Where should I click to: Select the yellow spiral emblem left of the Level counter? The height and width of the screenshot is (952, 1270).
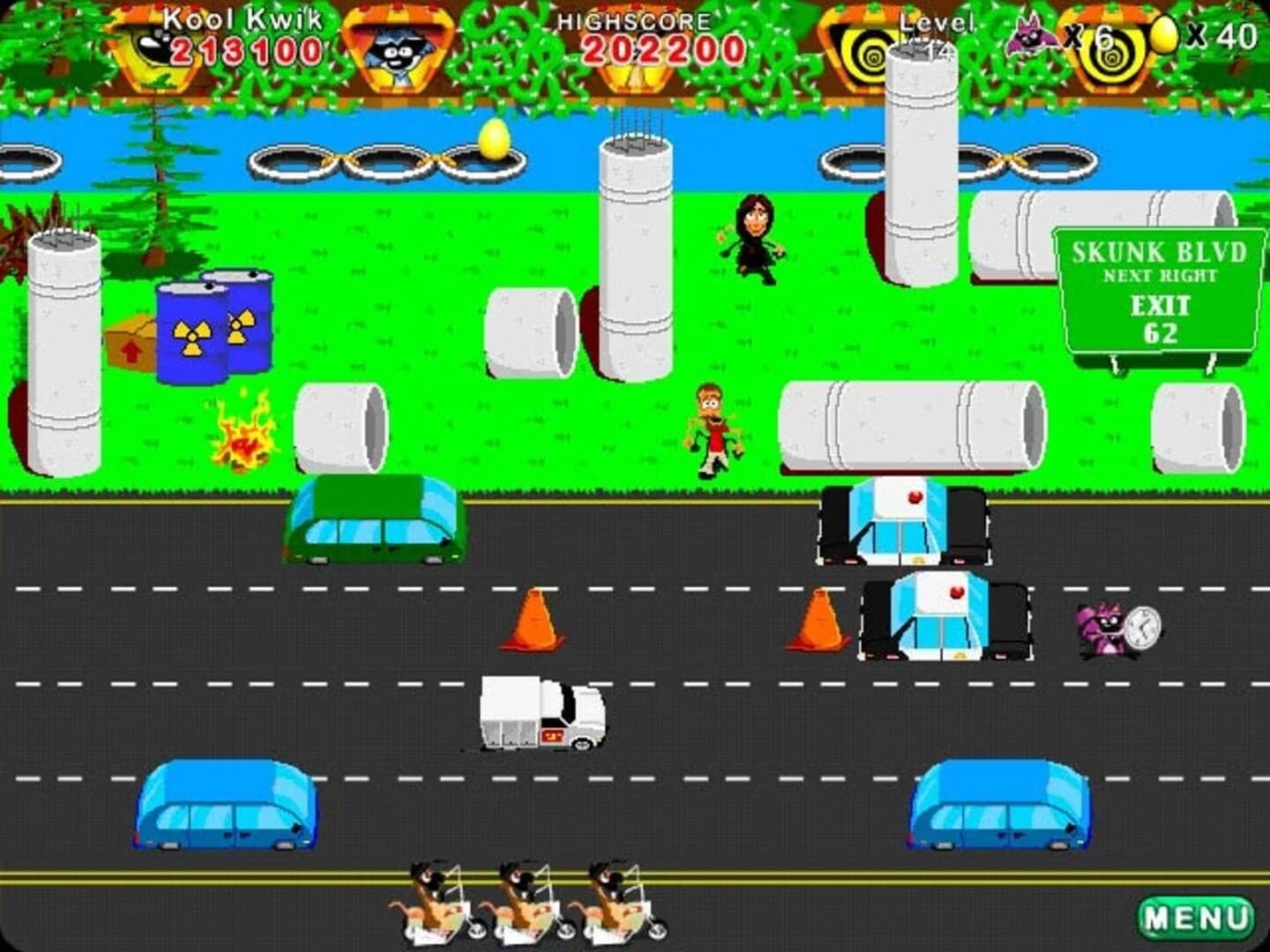(870, 53)
